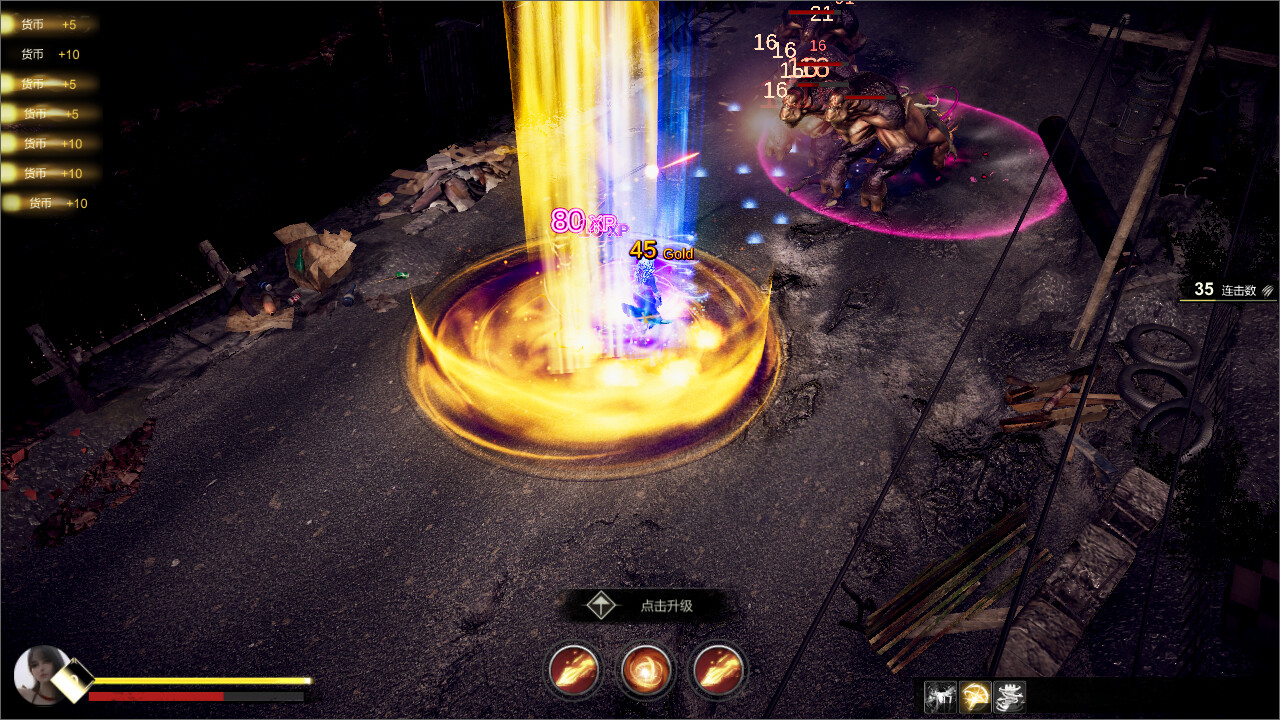Click the grey beast silhouette skill icon
The image size is (1280, 720).
(940, 697)
